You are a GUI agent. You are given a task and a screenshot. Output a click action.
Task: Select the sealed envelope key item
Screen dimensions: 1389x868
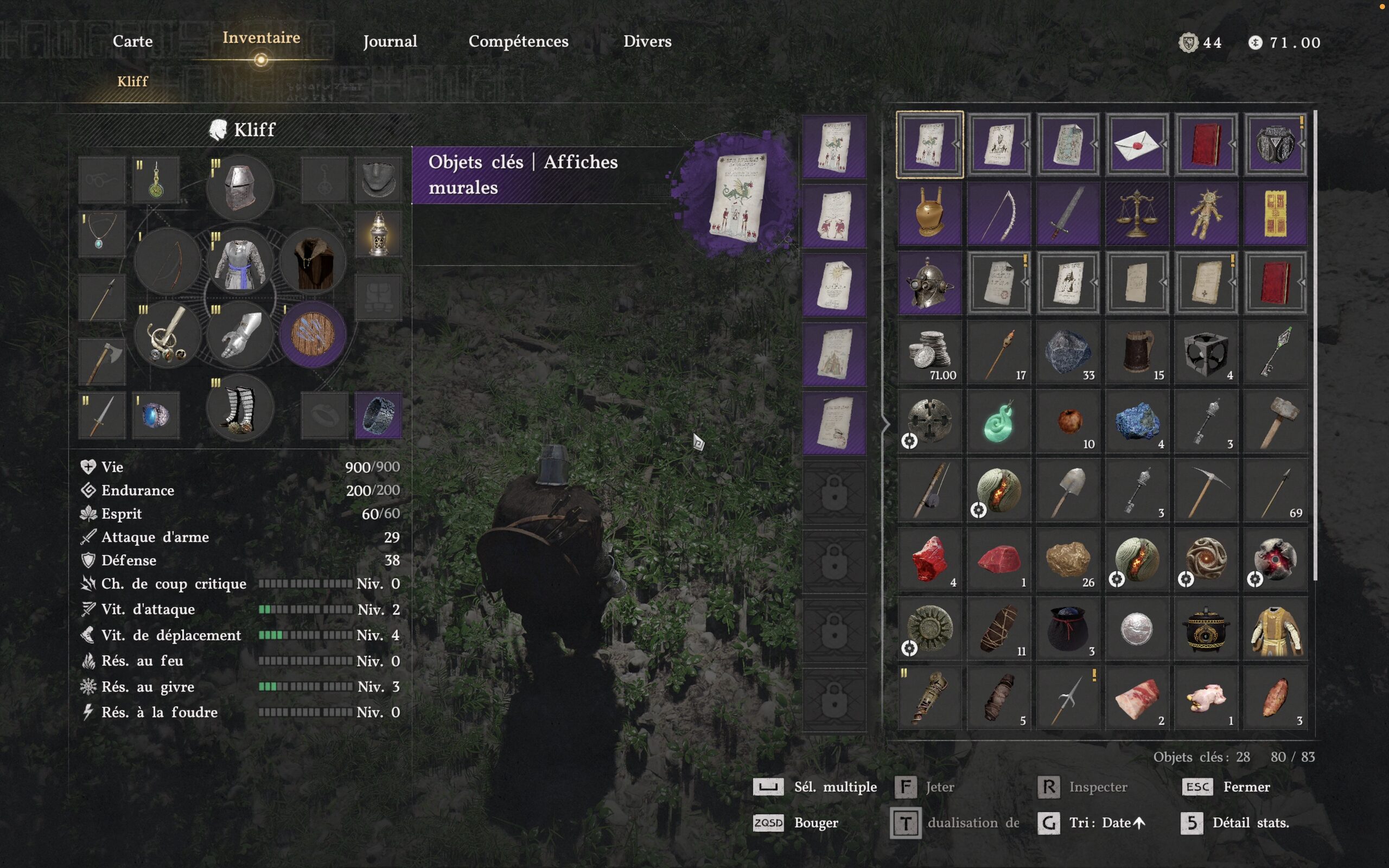click(1137, 144)
